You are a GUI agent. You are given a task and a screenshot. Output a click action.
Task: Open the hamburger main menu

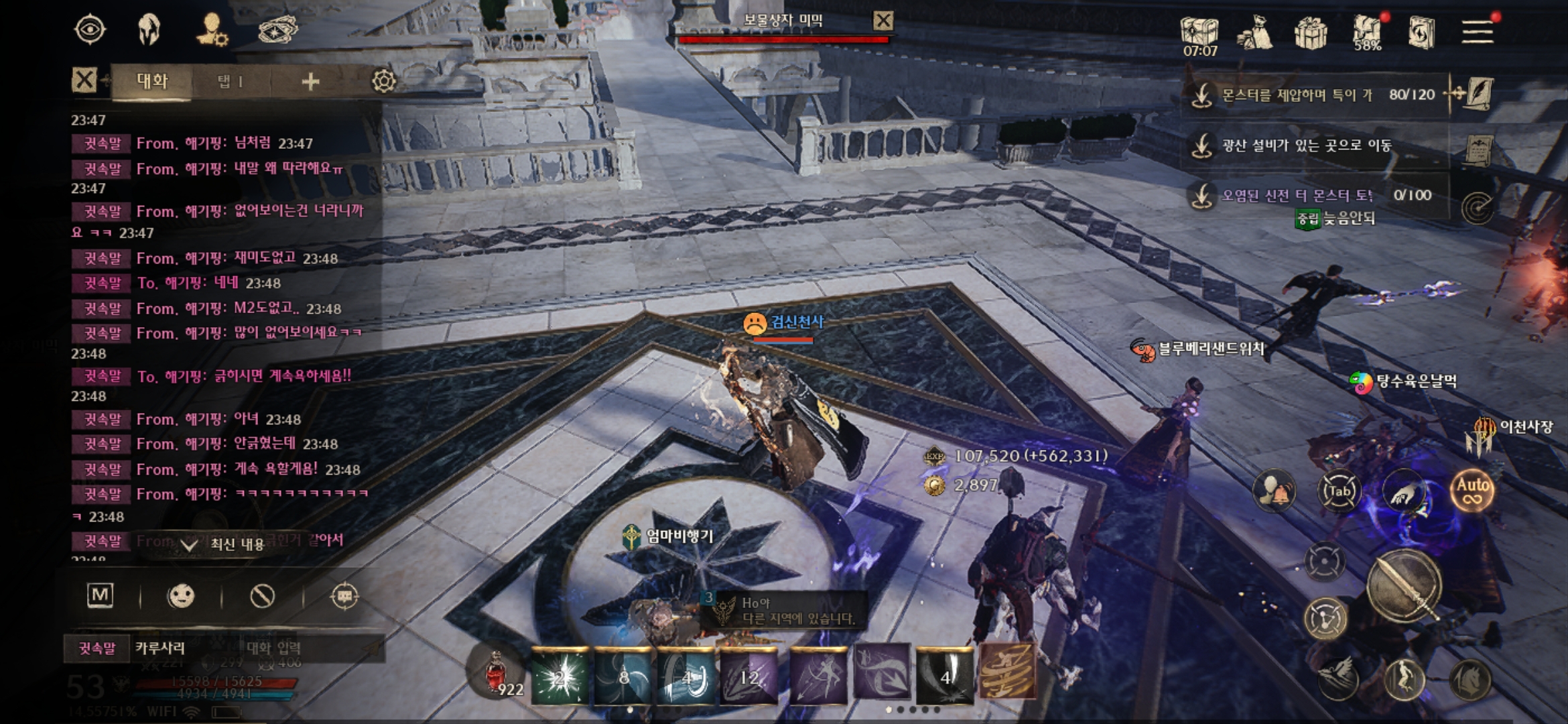pos(1477,31)
